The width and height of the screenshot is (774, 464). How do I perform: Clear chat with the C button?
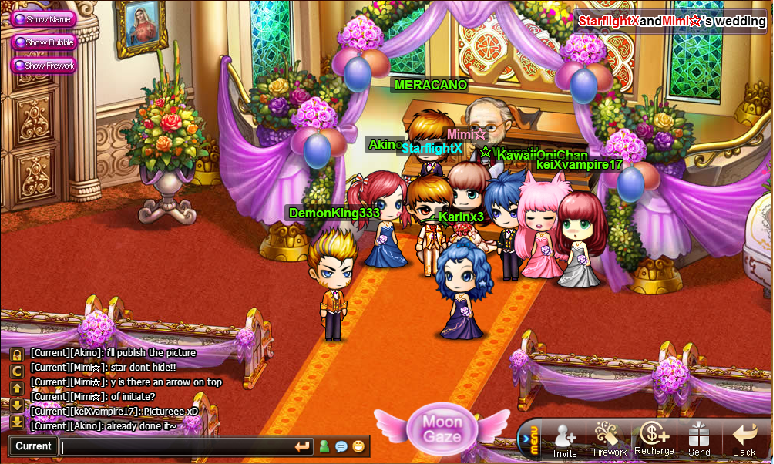[16, 371]
